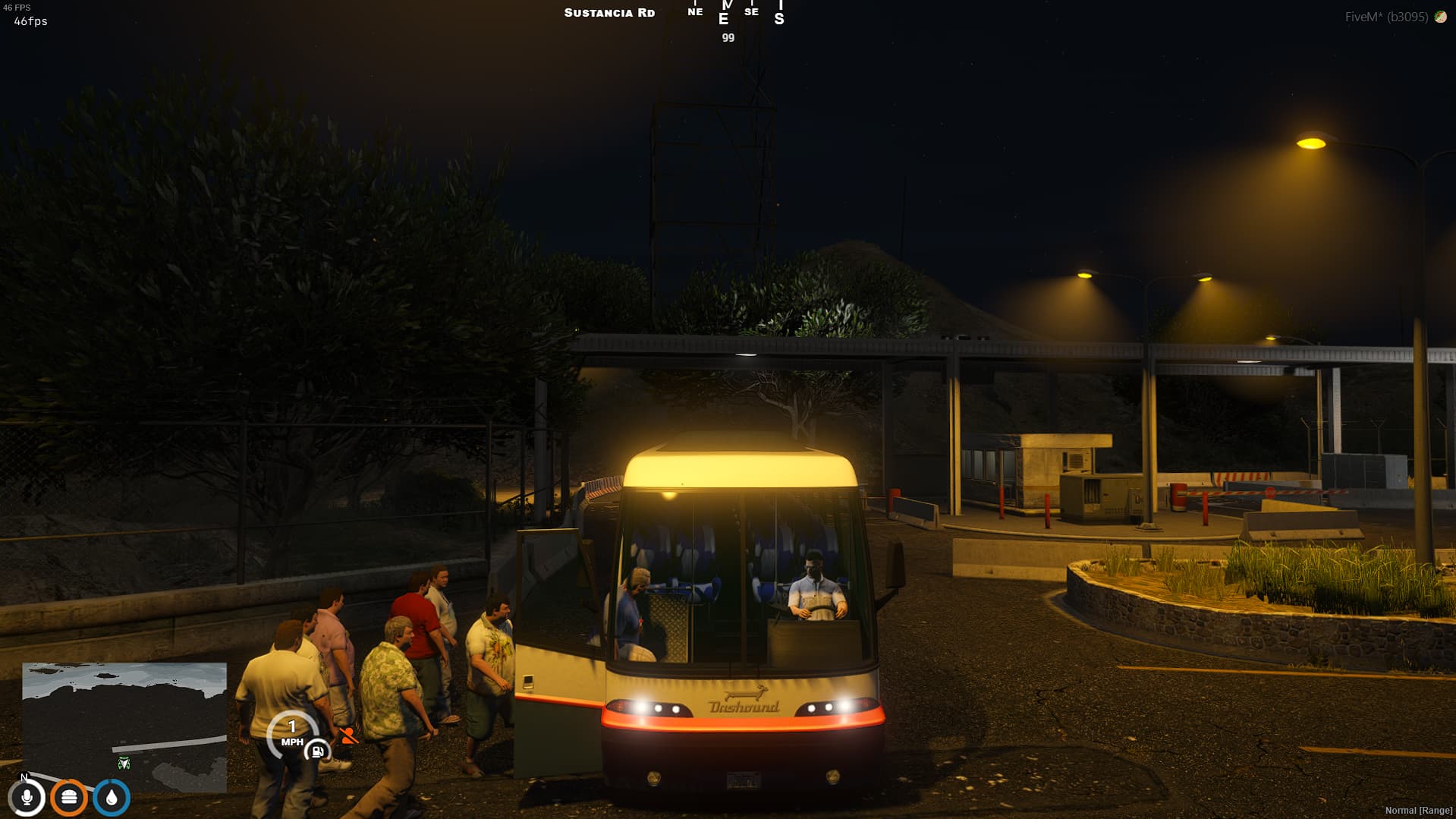
Task: Select the green player arrow blip on minimap
Action: pos(123,762)
